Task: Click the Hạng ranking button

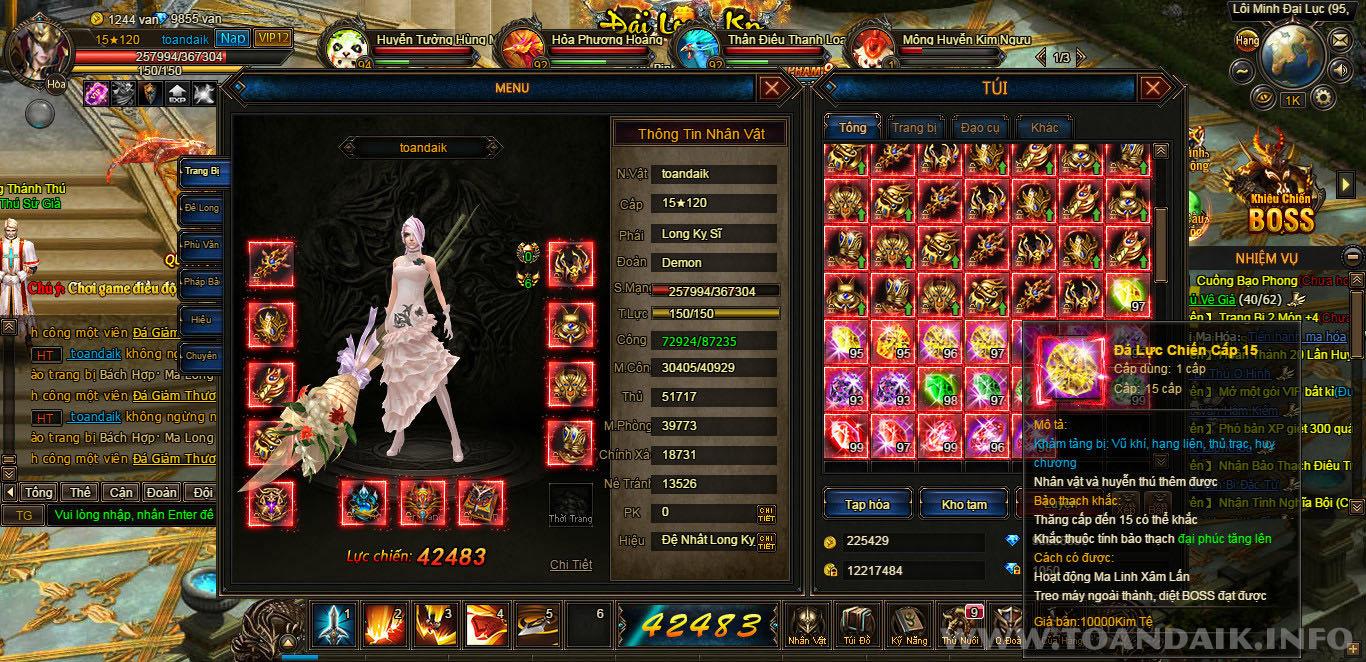Action: pos(1247,41)
